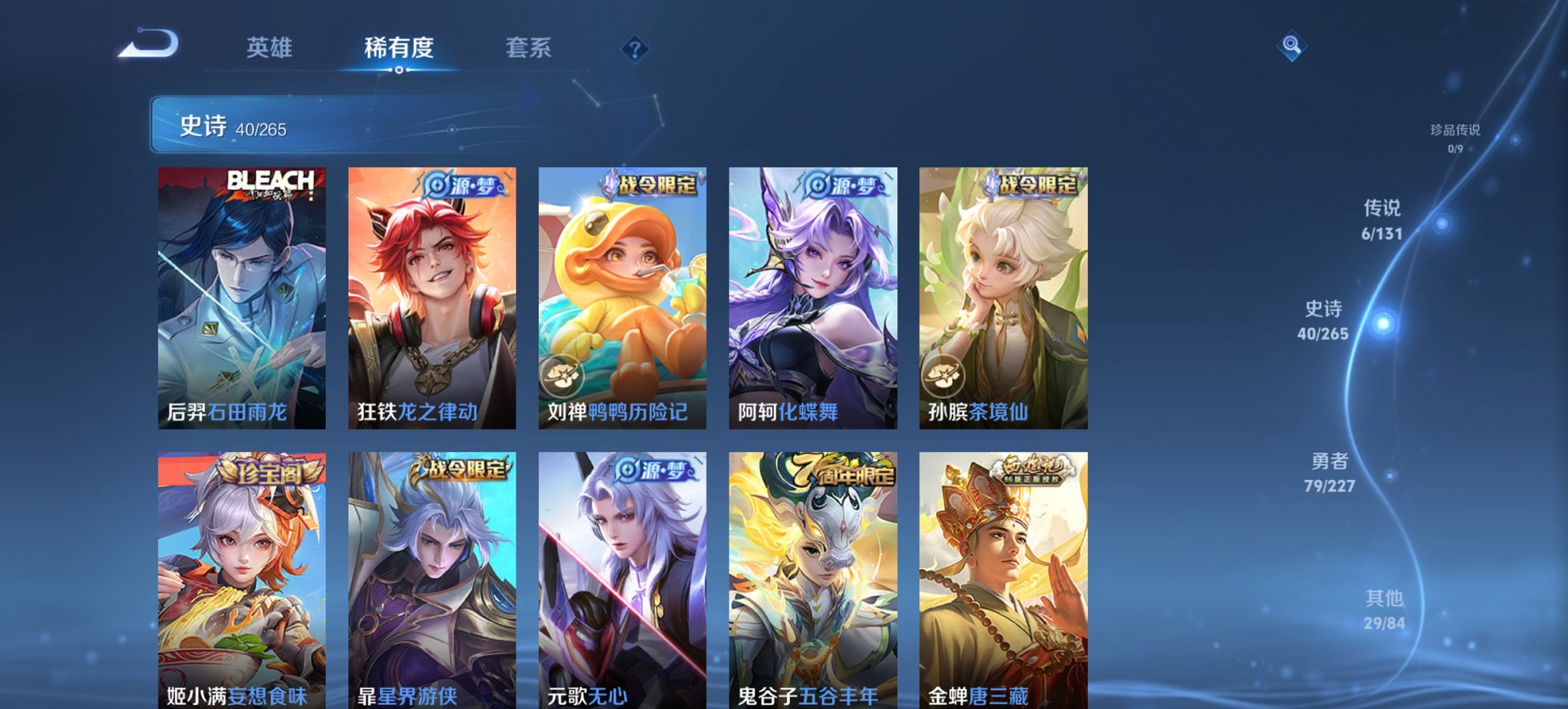Switch to the 套系 tab
Screen dimensions: 1568x709
[528, 48]
